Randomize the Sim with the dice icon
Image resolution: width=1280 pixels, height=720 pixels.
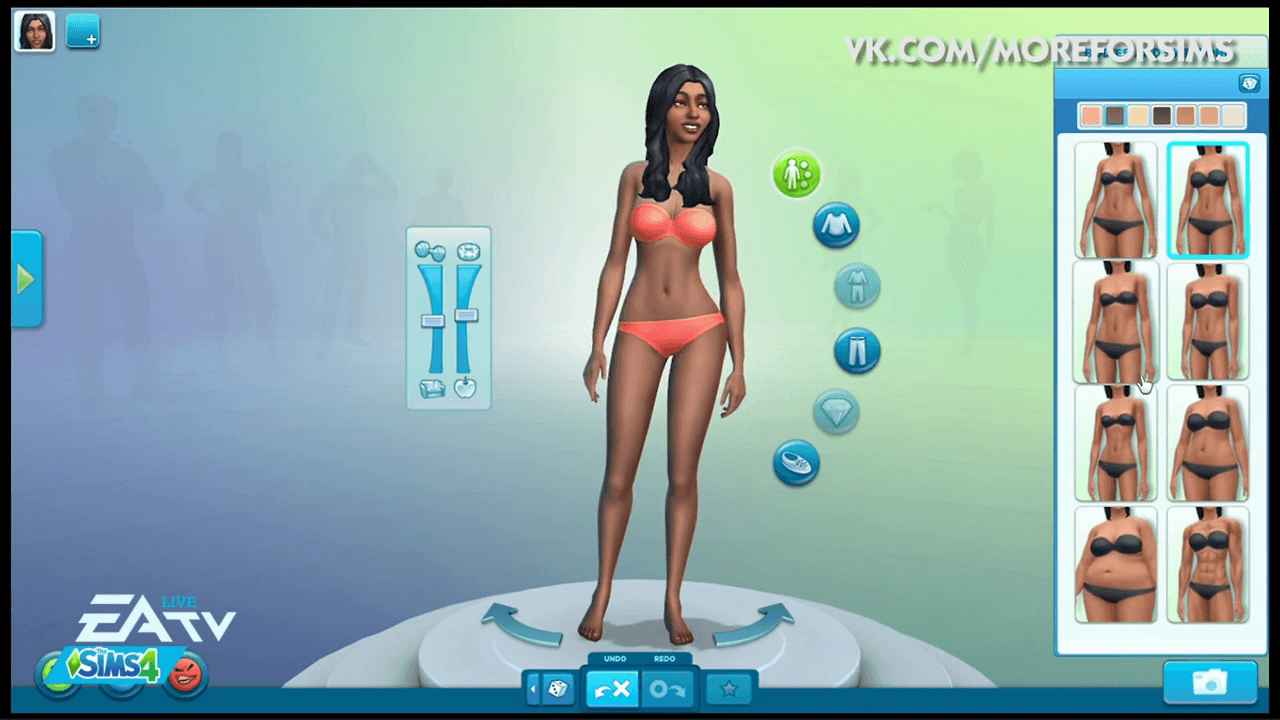(559, 688)
